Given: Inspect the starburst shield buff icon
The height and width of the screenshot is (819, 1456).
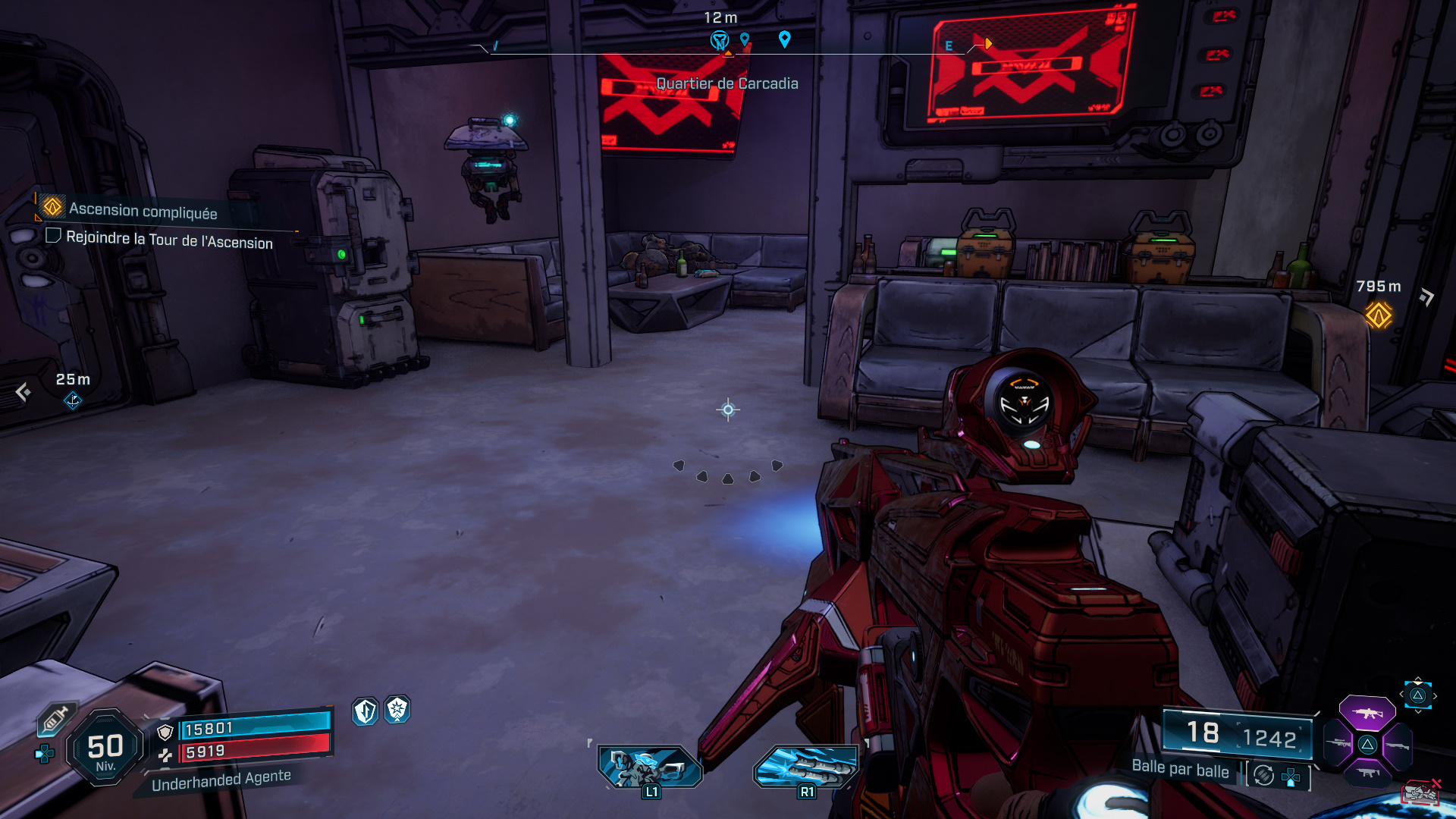Looking at the screenshot, I should (397, 710).
